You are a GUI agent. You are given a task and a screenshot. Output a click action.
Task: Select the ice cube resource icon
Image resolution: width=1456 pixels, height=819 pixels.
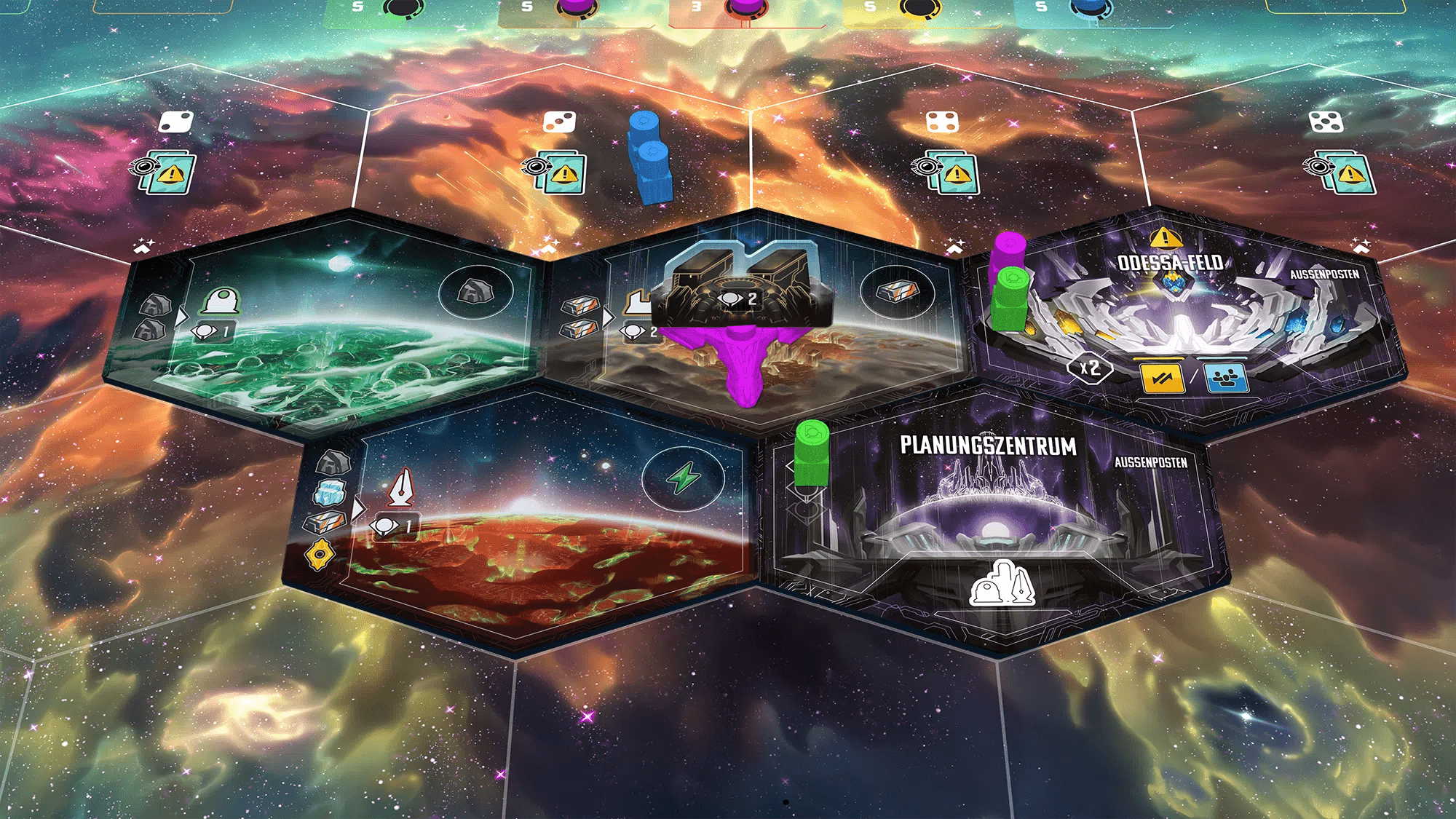coord(331,492)
